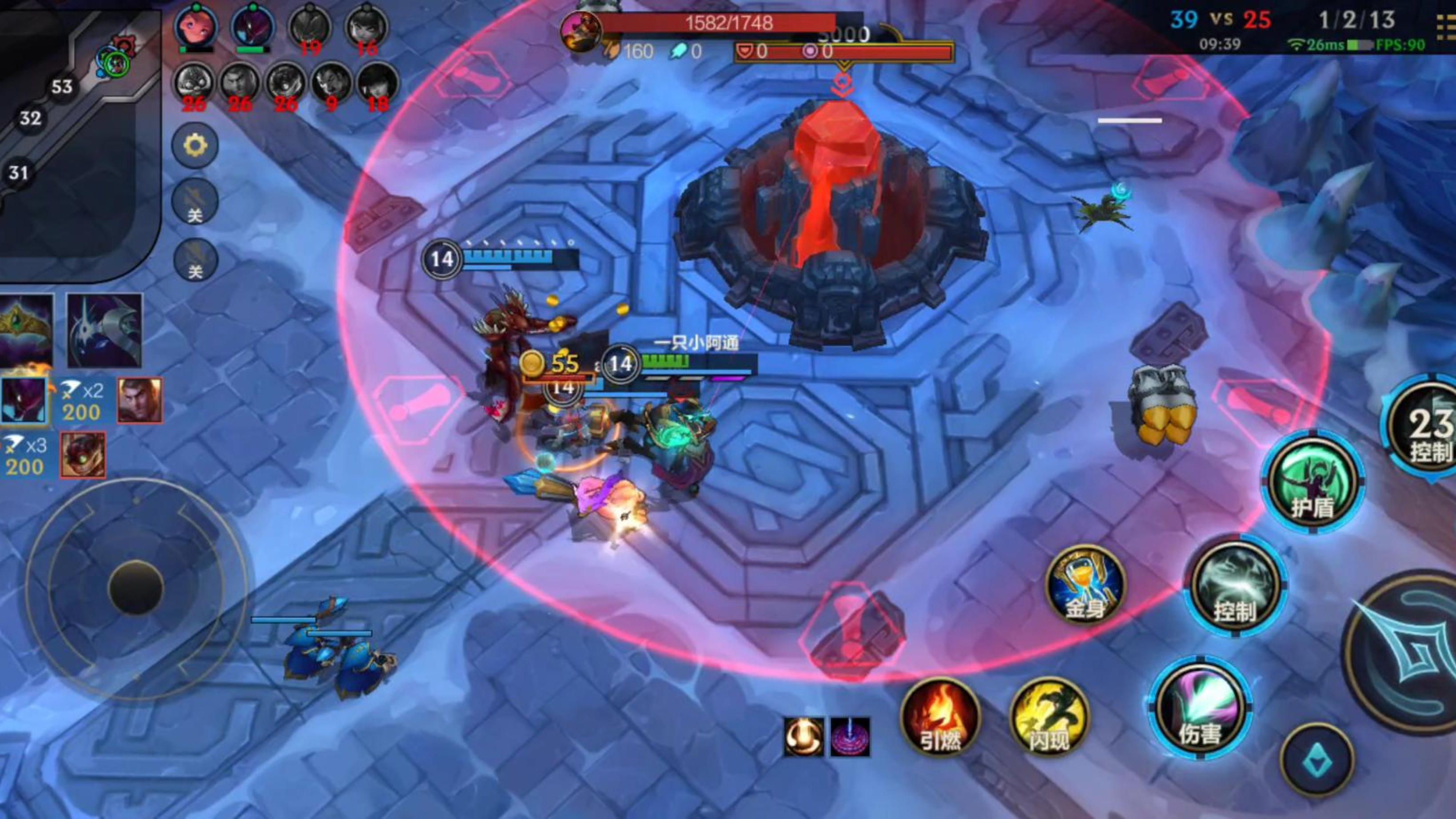Use the 闪现 Flash summoner spell
The image size is (1456, 819).
[x=1049, y=718]
